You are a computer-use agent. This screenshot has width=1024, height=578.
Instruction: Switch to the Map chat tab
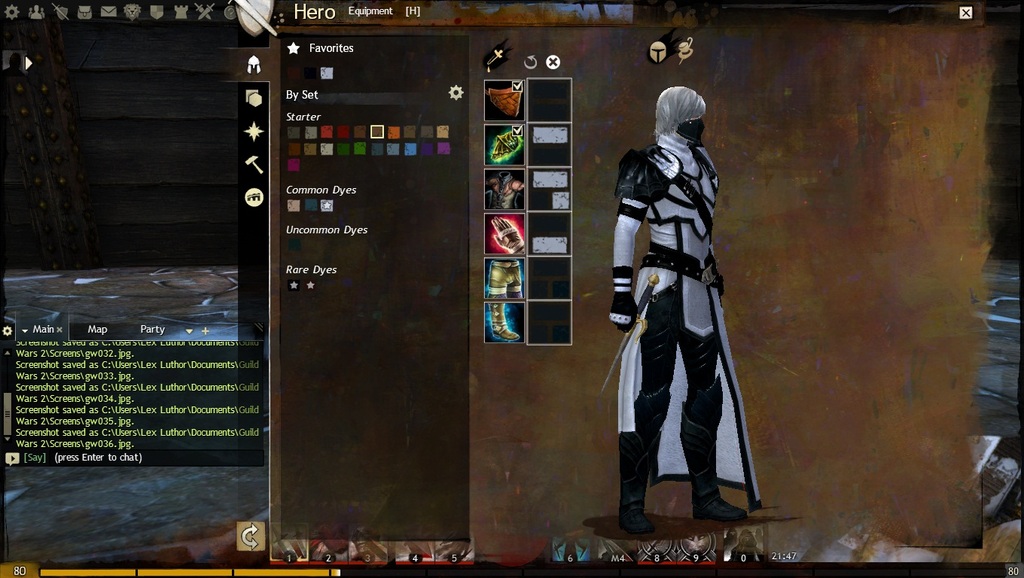click(97, 329)
